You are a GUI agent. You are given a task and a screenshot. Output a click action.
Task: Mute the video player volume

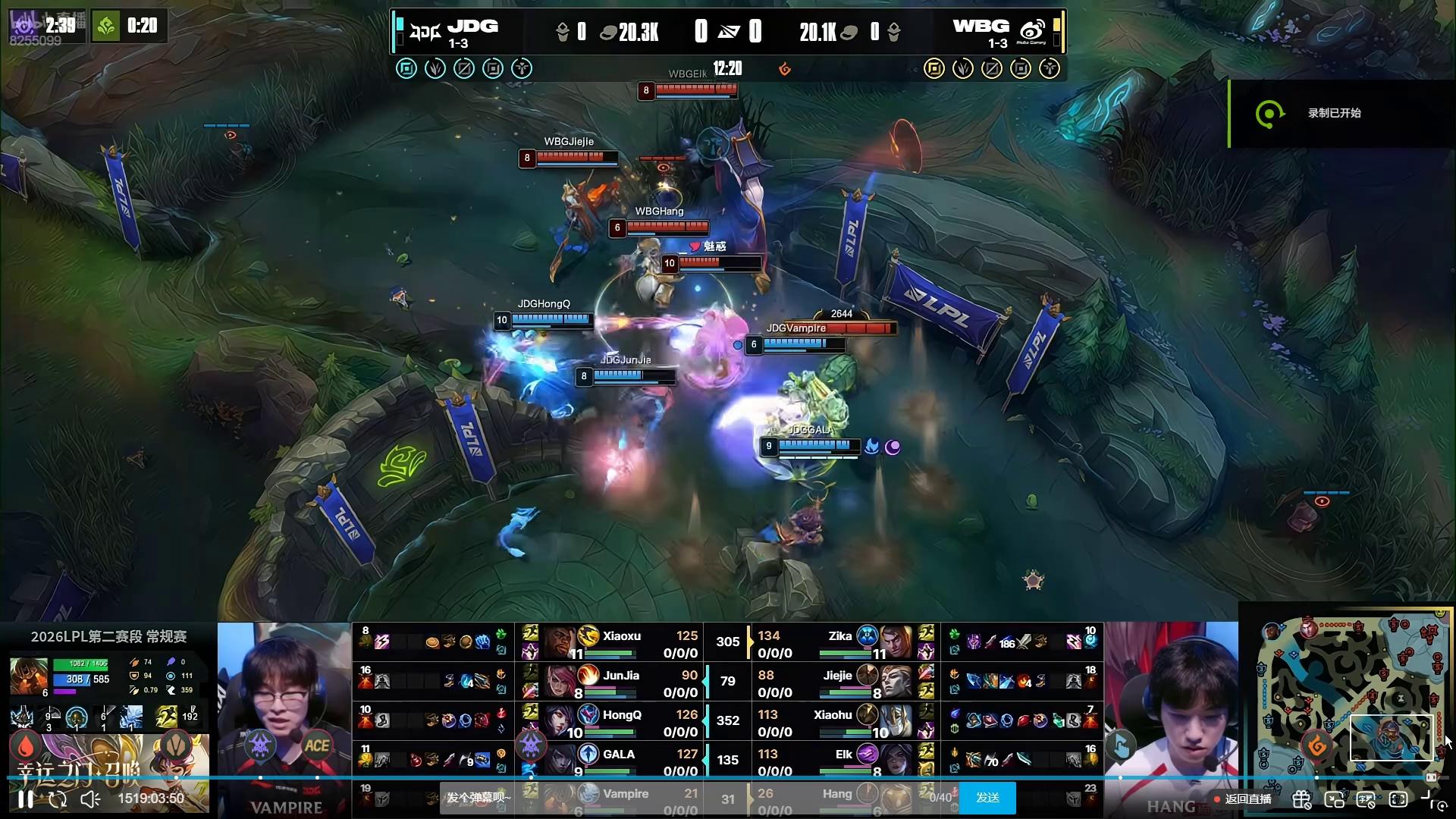click(90, 799)
